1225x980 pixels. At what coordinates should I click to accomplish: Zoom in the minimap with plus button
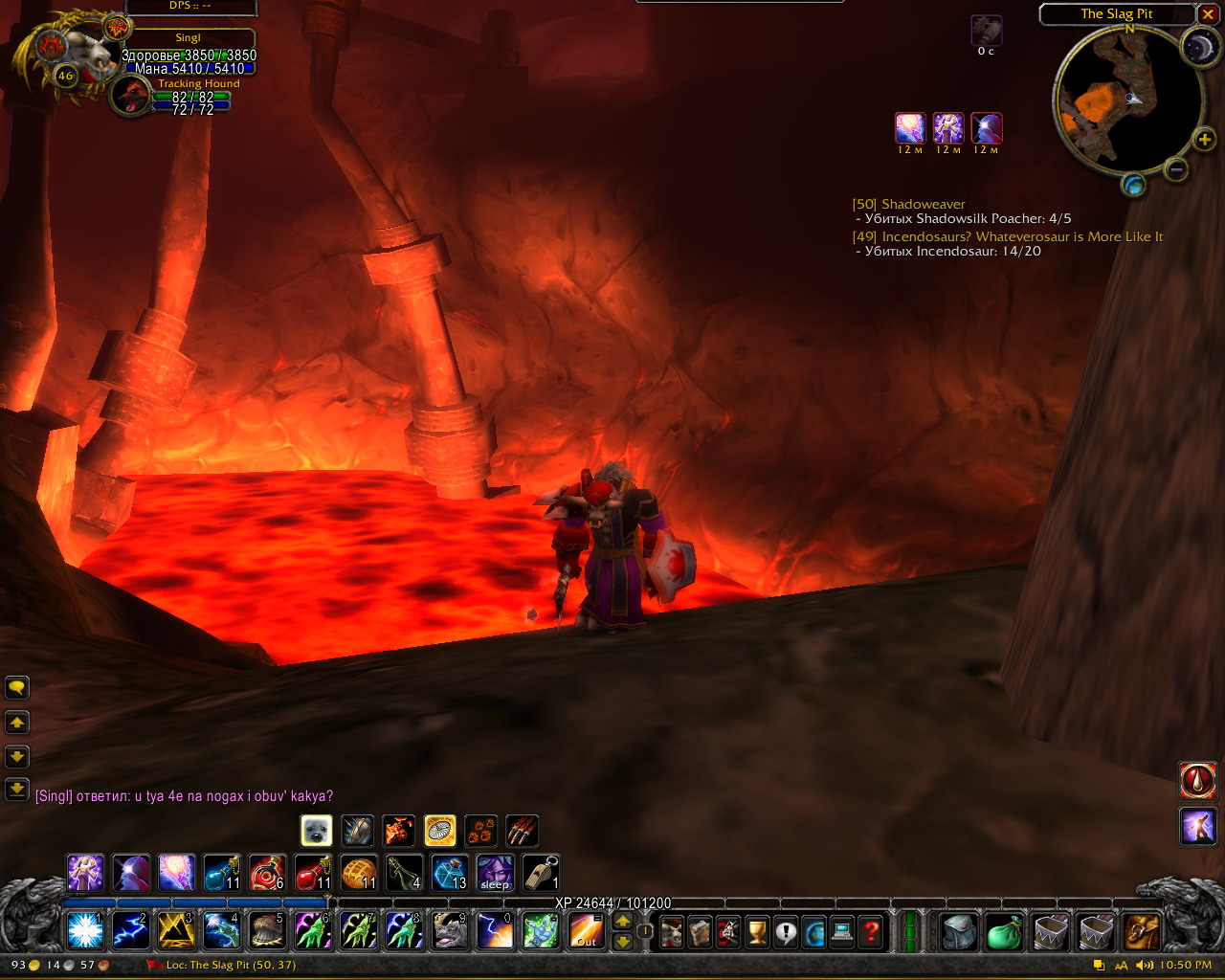click(x=1203, y=141)
